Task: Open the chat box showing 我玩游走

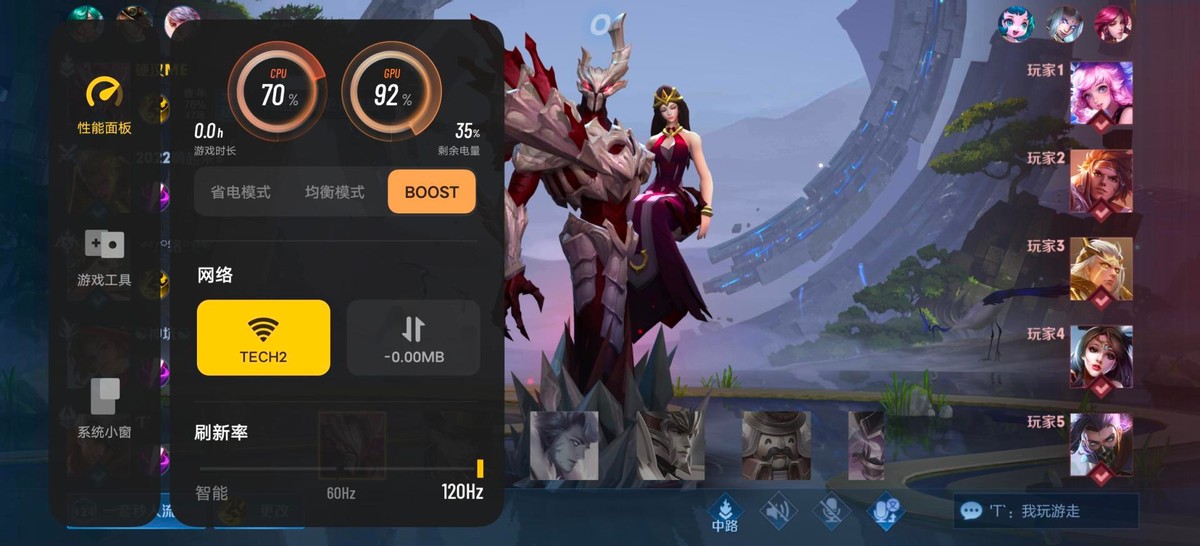Action: pyautogui.click(x=1045, y=511)
